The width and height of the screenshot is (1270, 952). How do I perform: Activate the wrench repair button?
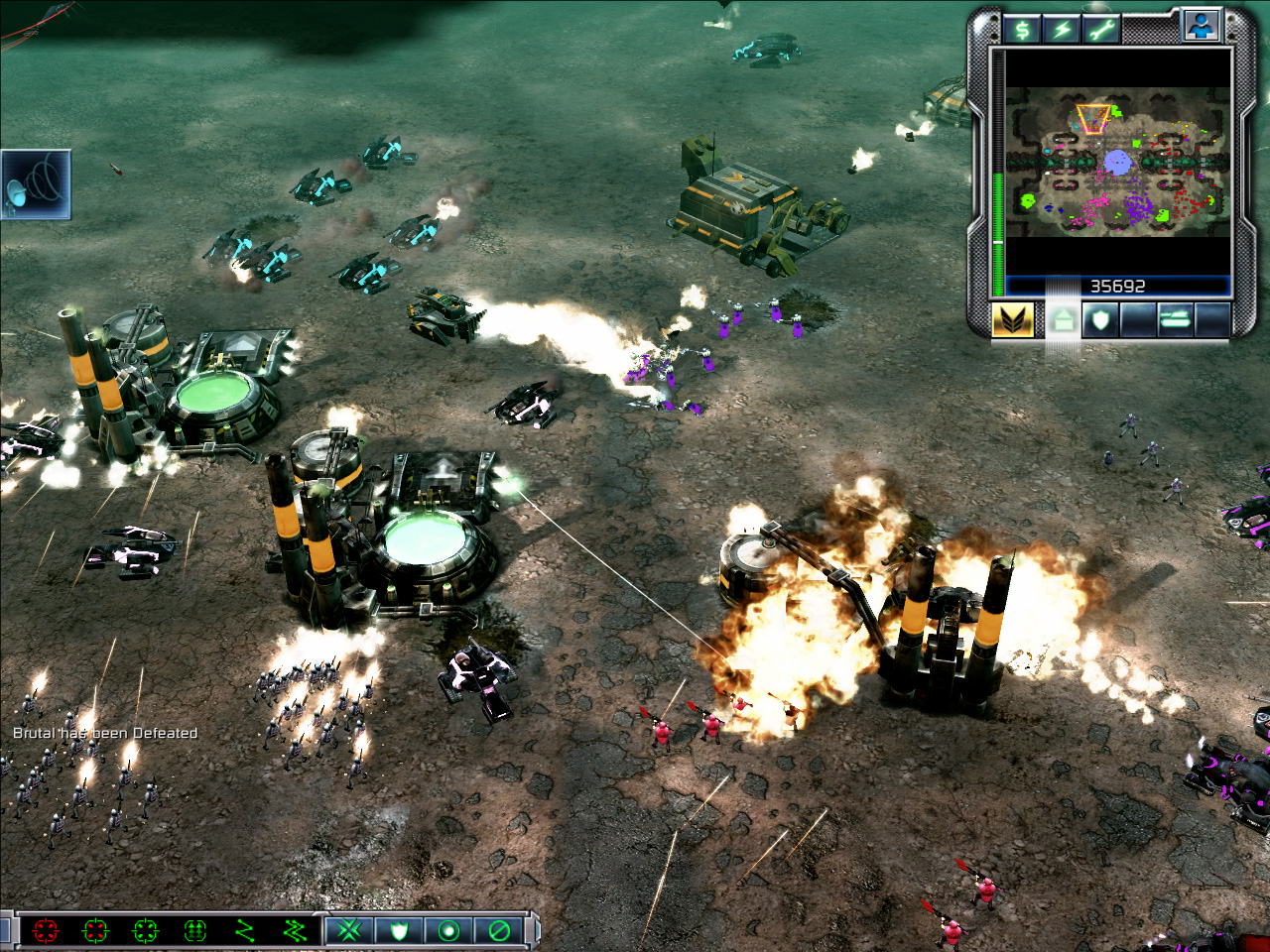coord(1099,30)
